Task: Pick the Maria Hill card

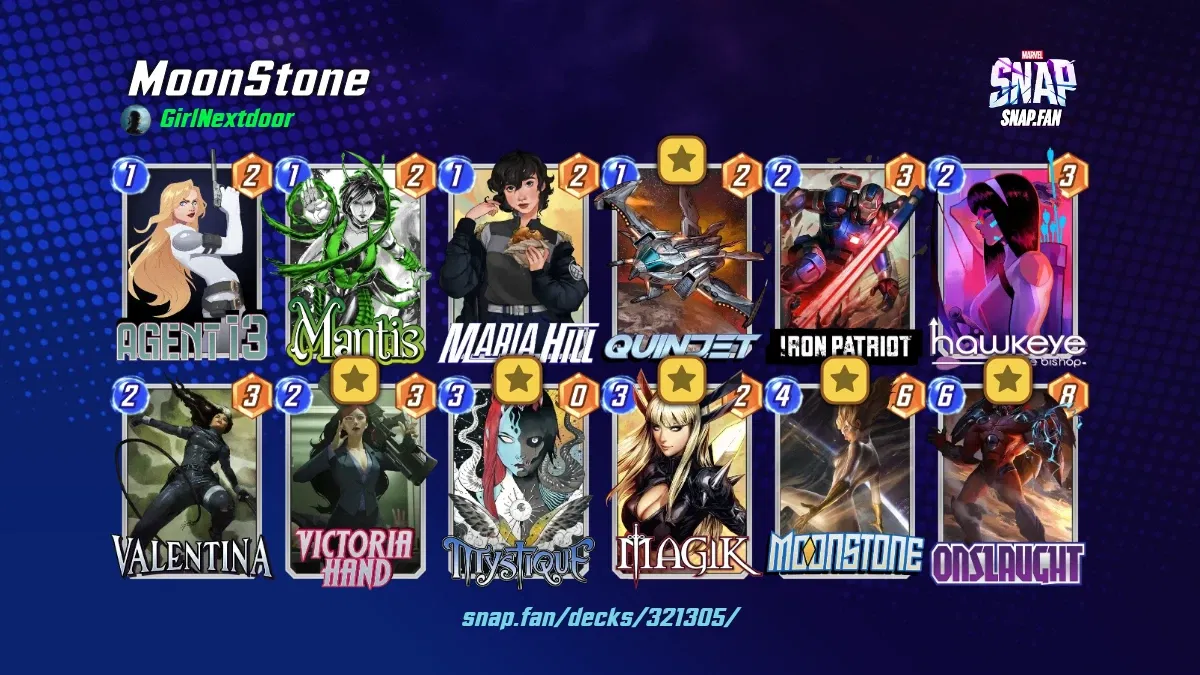Action: click(x=518, y=258)
